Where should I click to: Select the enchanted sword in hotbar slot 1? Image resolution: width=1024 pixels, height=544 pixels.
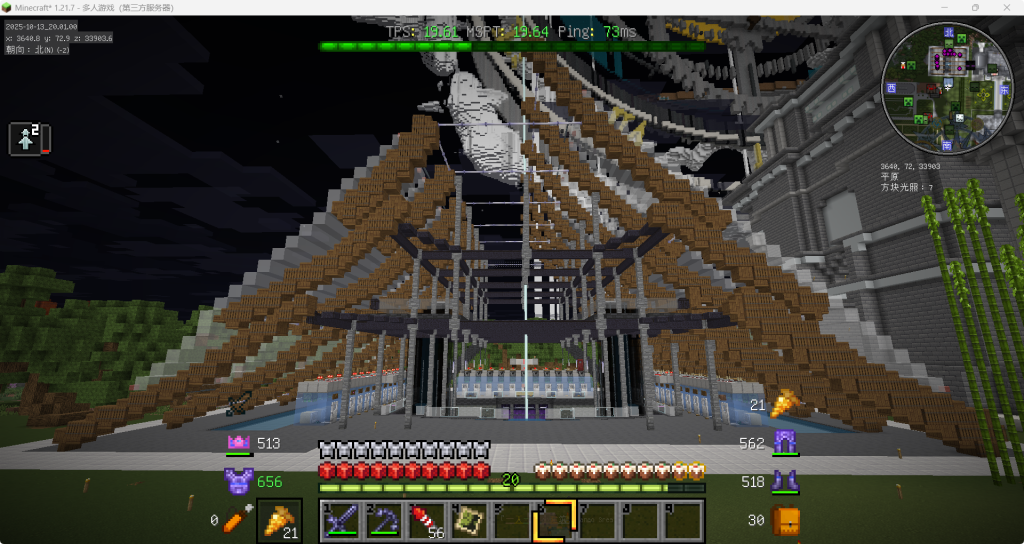click(341, 520)
